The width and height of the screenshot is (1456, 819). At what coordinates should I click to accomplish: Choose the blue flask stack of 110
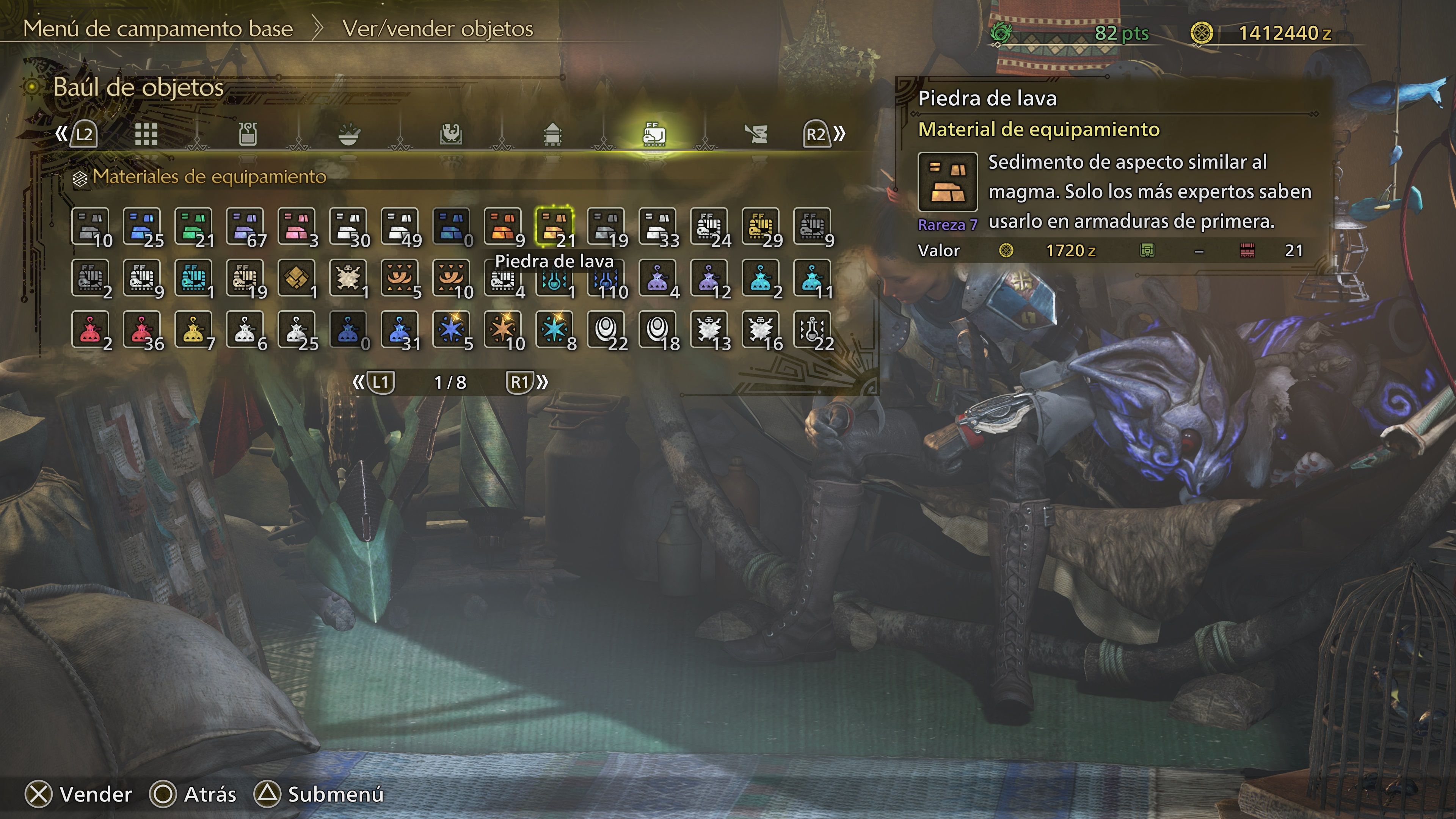[606, 278]
